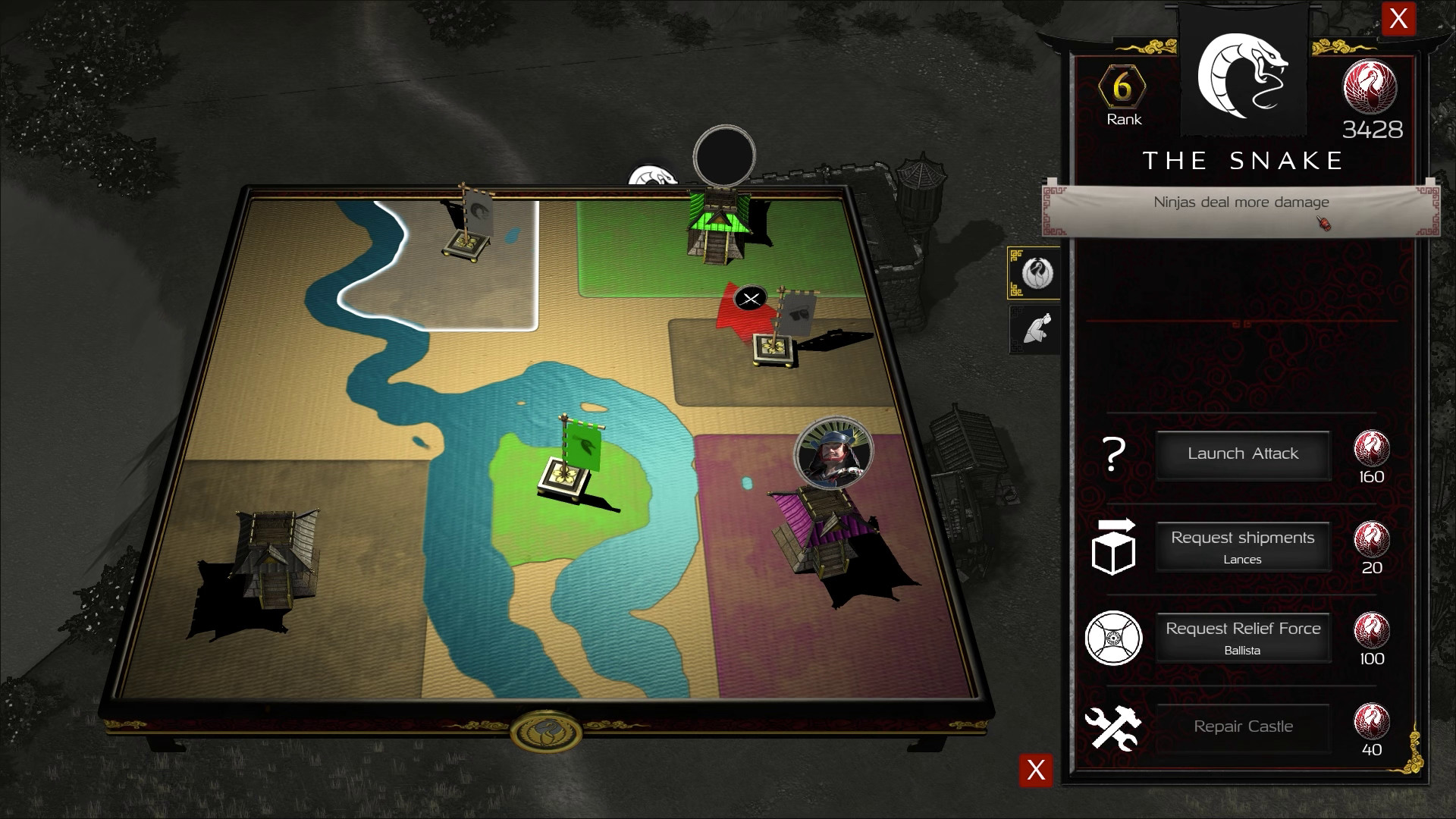The width and height of the screenshot is (1456, 819).
Task: Request shipments of Lances
Action: pyautogui.click(x=1243, y=546)
